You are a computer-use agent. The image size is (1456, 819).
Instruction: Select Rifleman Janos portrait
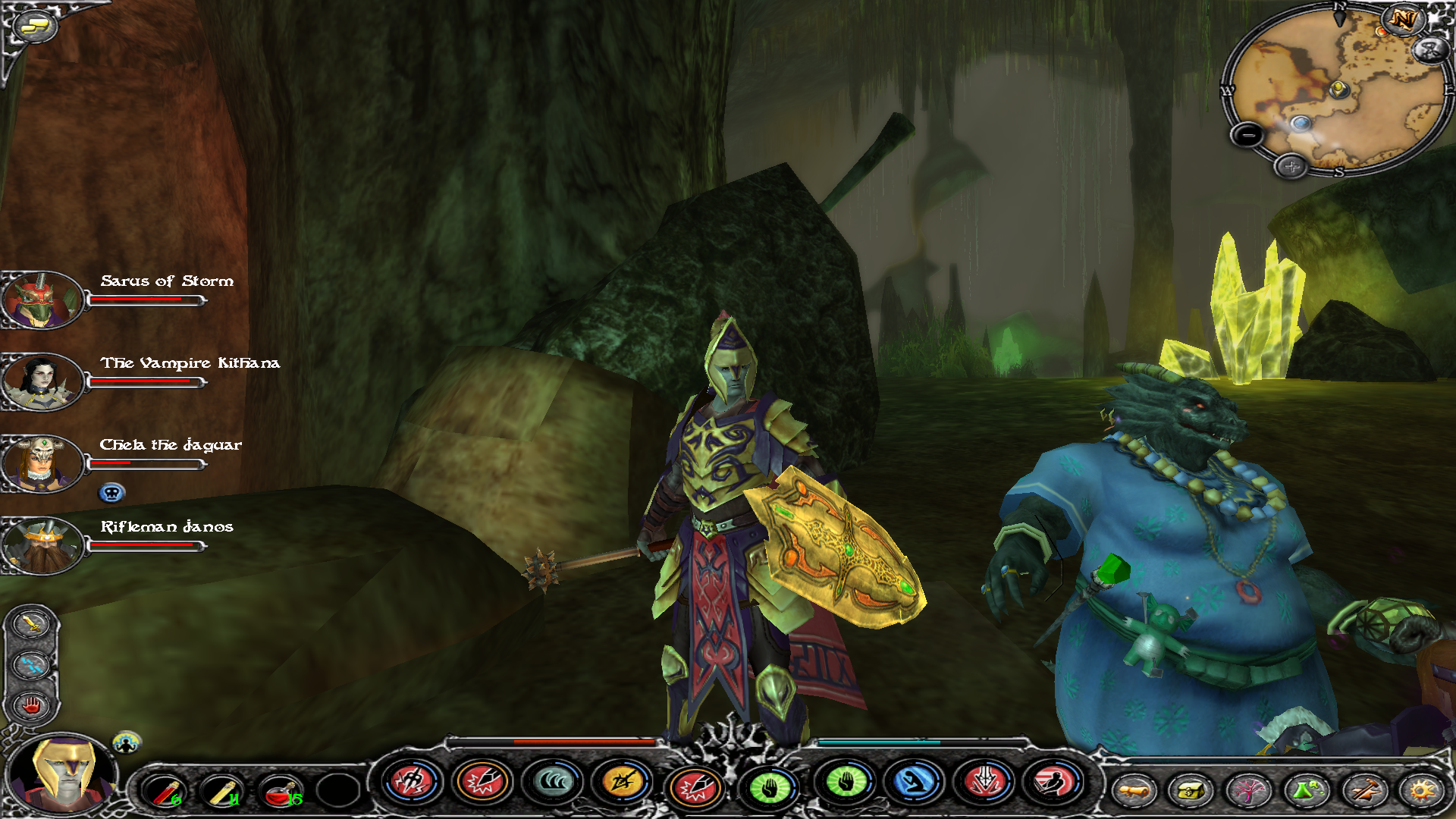(42, 545)
